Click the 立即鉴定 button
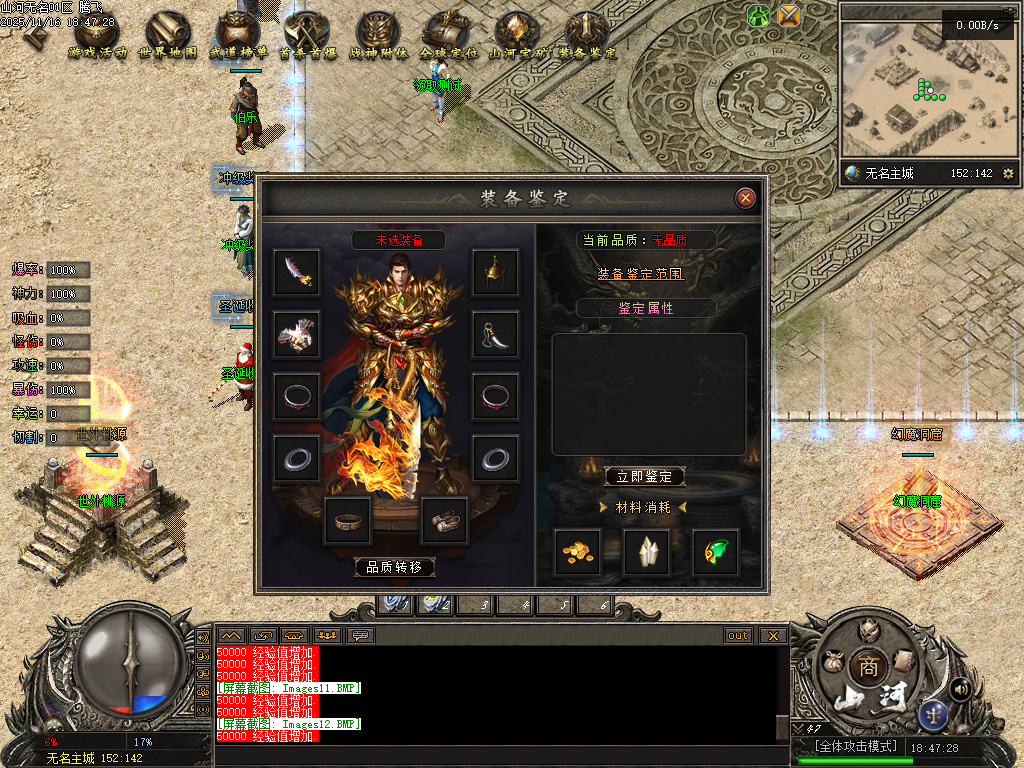Screen dimensions: 1024x768 [x=645, y=477]
